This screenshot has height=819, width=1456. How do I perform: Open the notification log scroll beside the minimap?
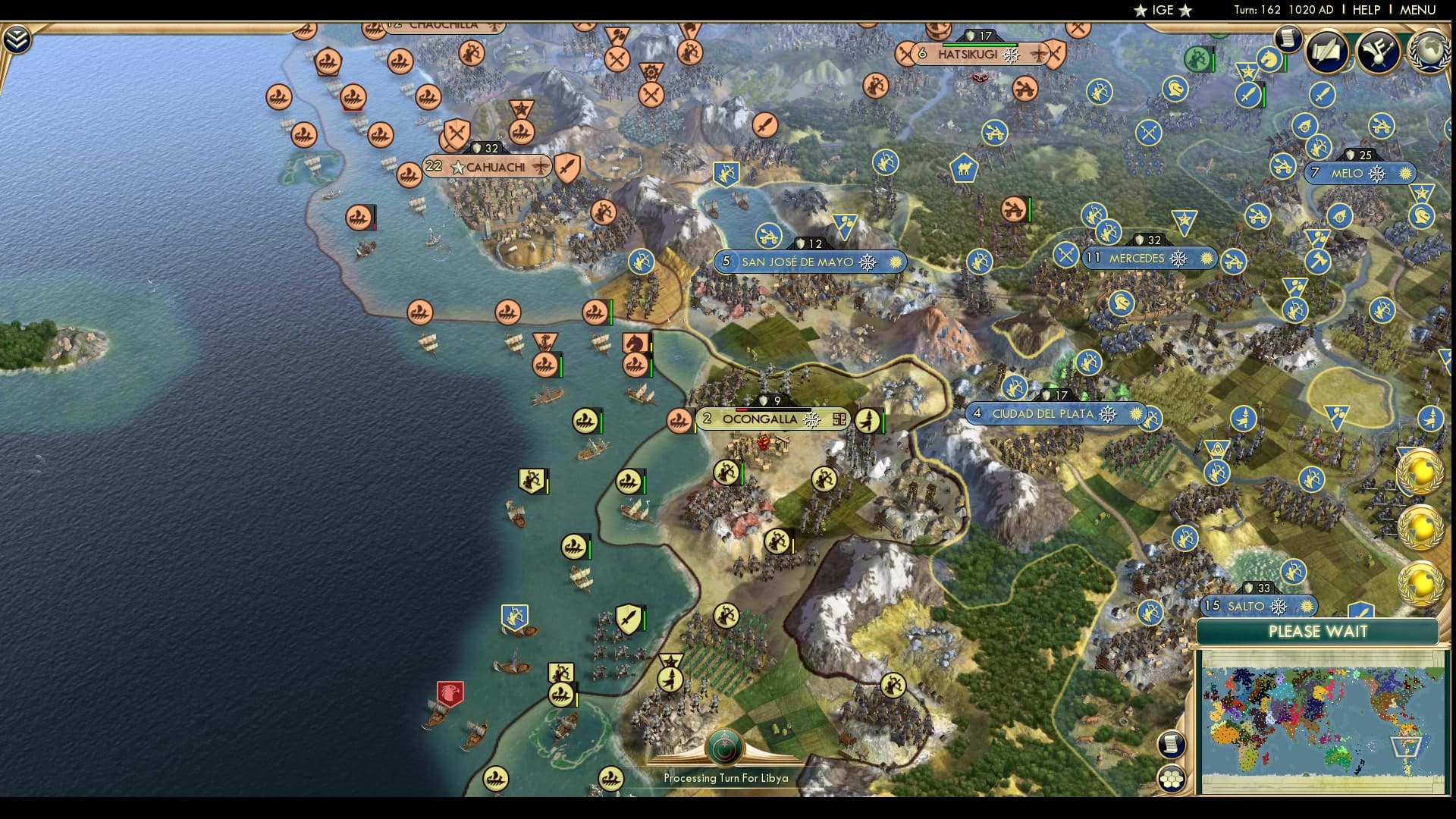(1171, 745)
